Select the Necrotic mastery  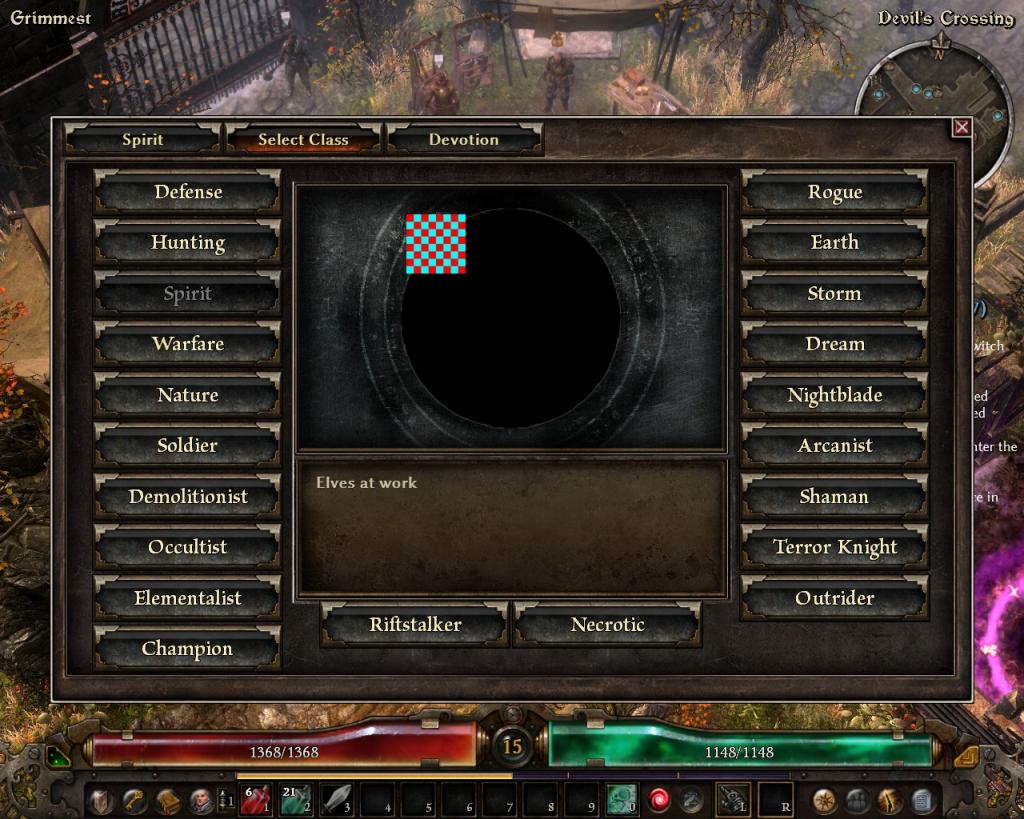point(607,625)
